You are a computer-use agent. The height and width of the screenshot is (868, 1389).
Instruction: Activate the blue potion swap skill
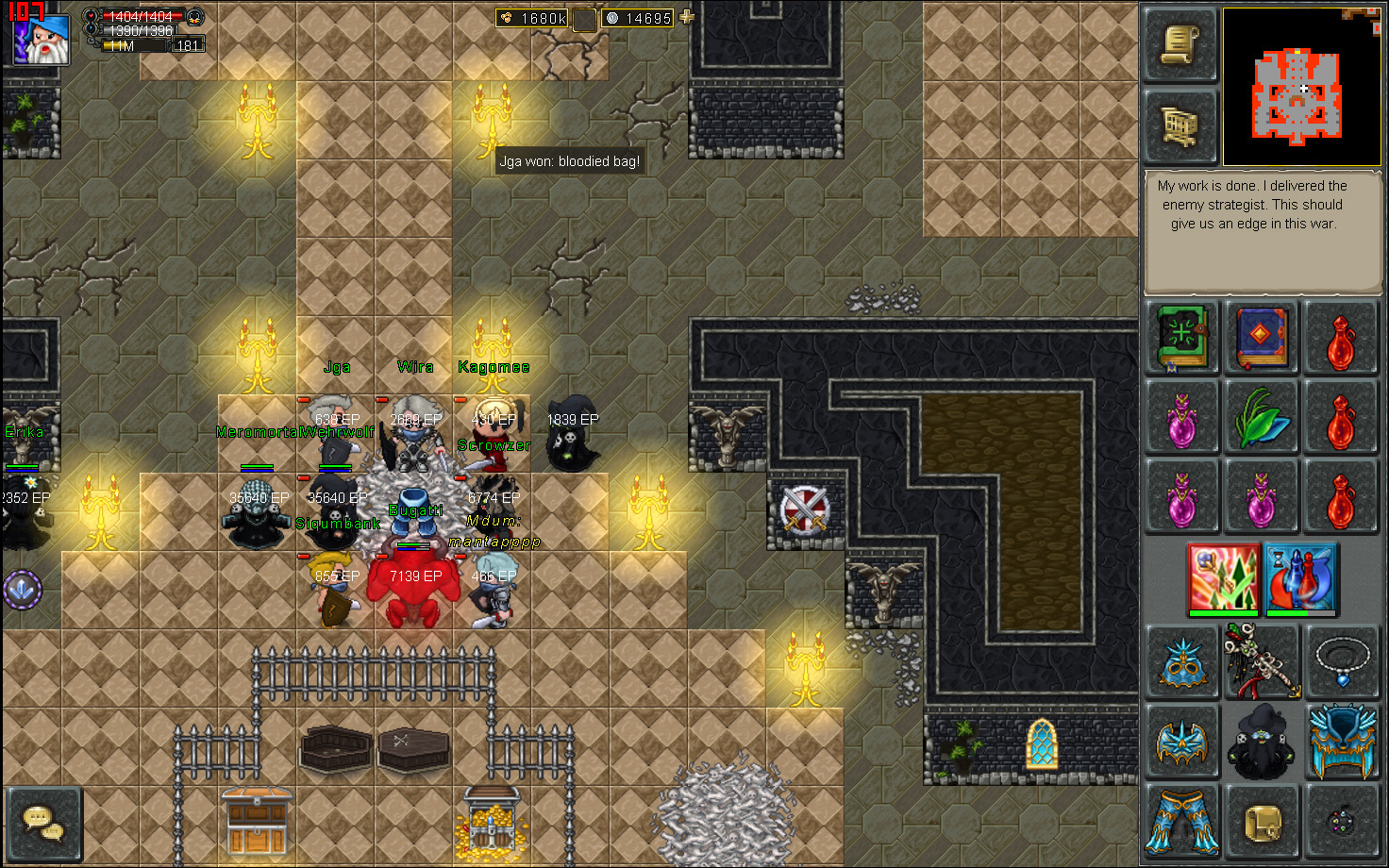pos(1300,578)
